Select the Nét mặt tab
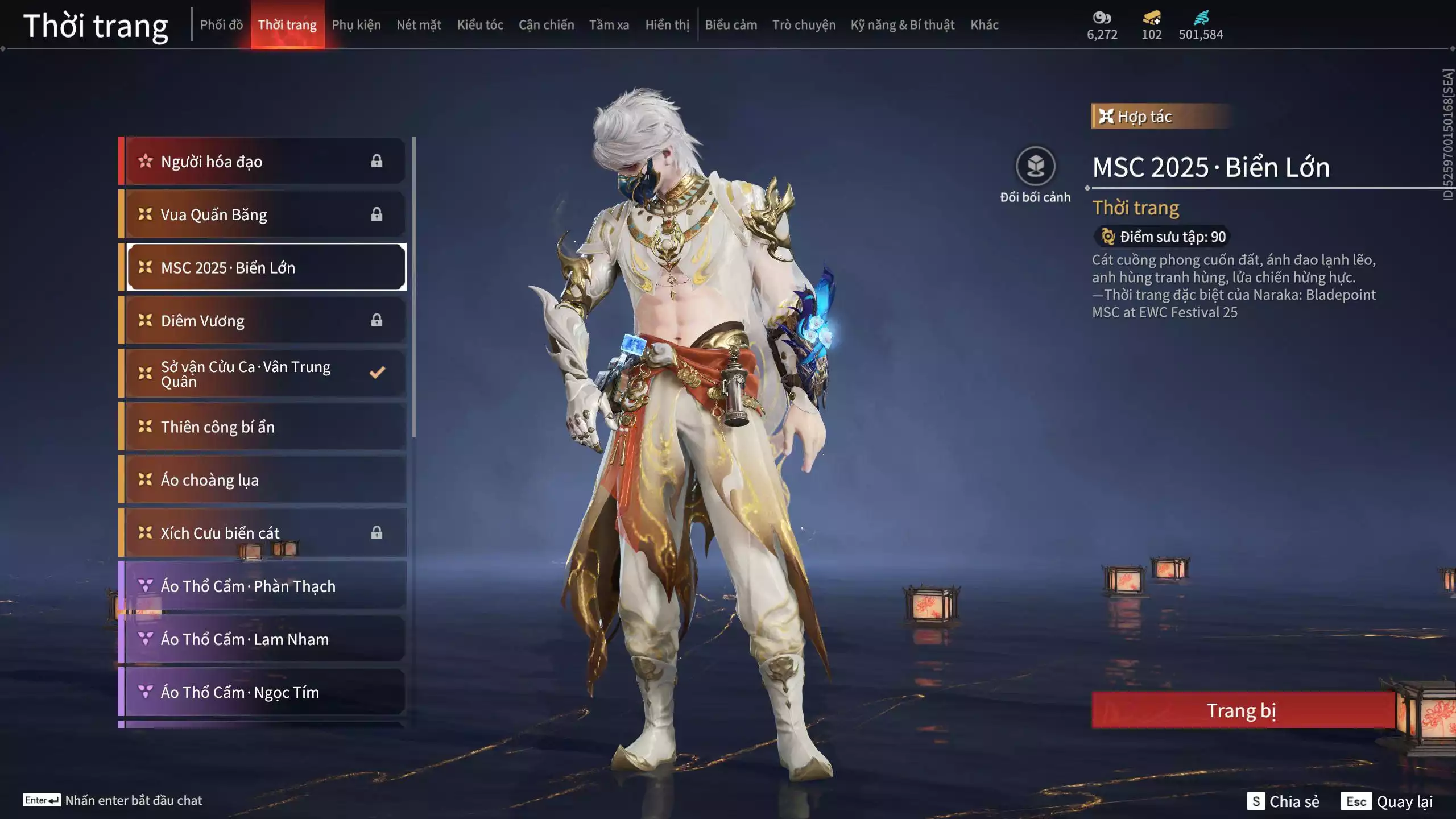This screenshot has width=1456, height=819. pos(419,25)
